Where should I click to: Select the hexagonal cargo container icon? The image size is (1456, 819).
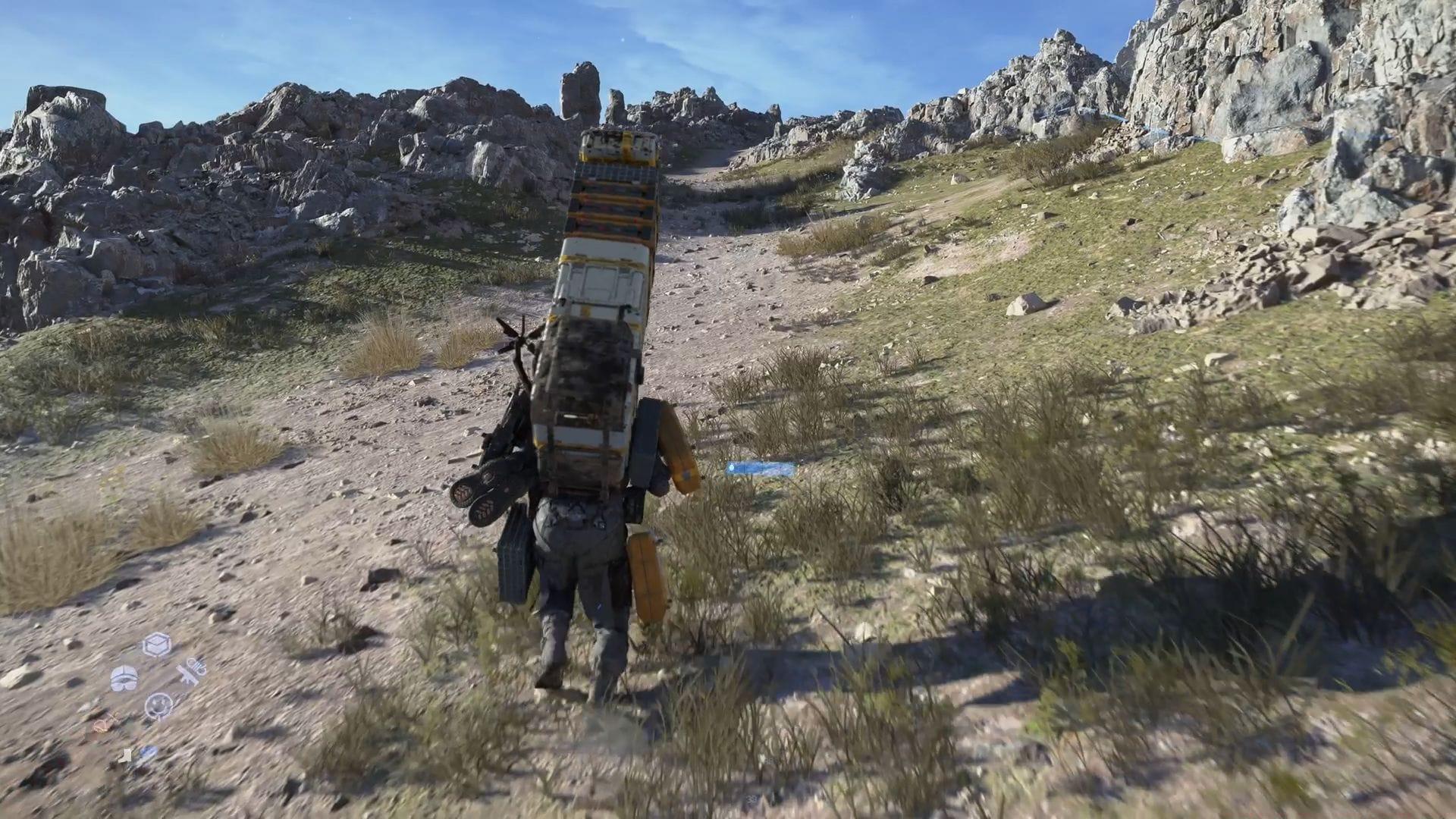click(156, 645)
